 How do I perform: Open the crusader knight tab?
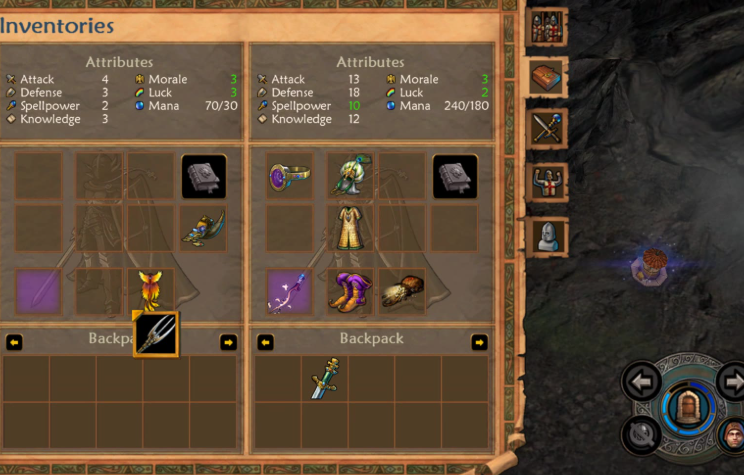pyautogui.click(x=549, y=183)
